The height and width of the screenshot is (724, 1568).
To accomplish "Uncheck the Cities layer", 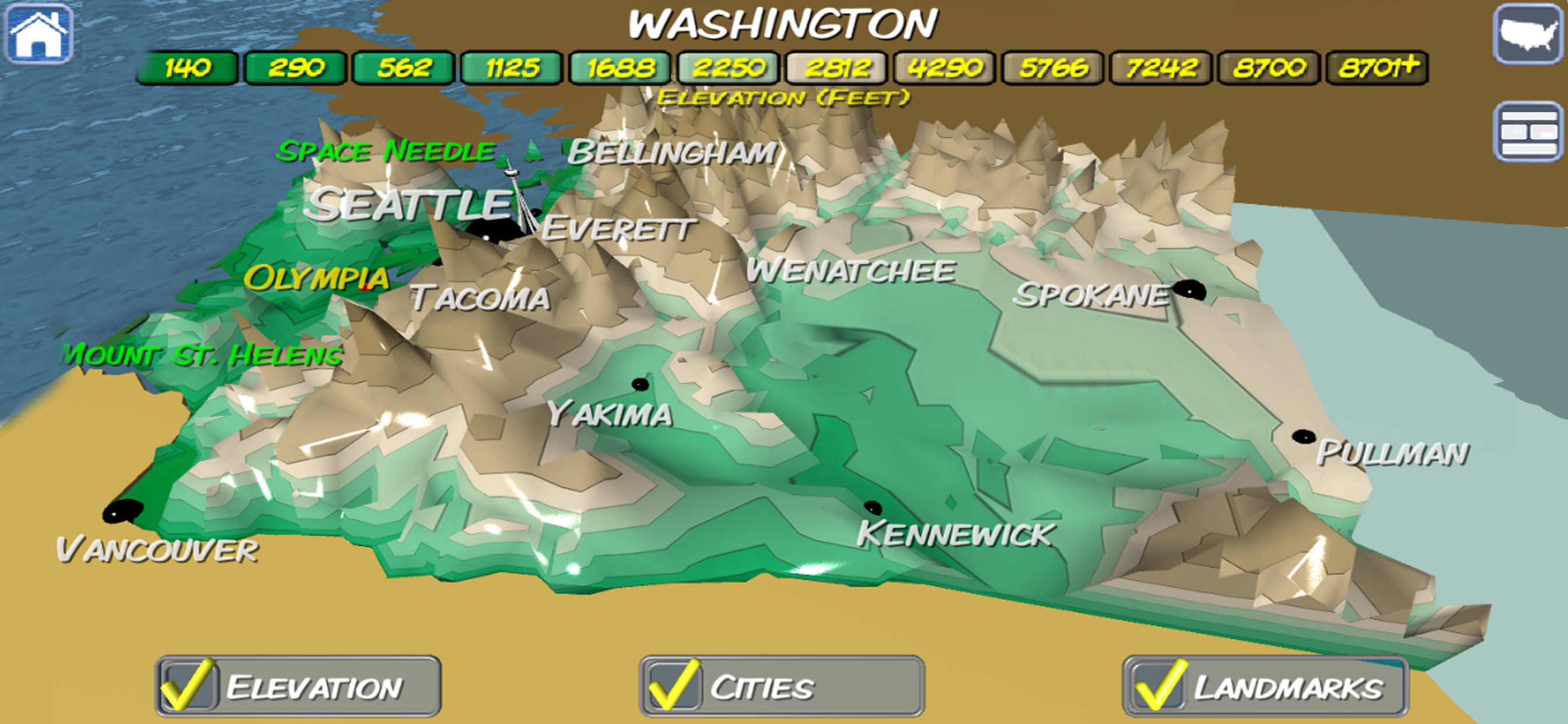I will click(673, 686).
